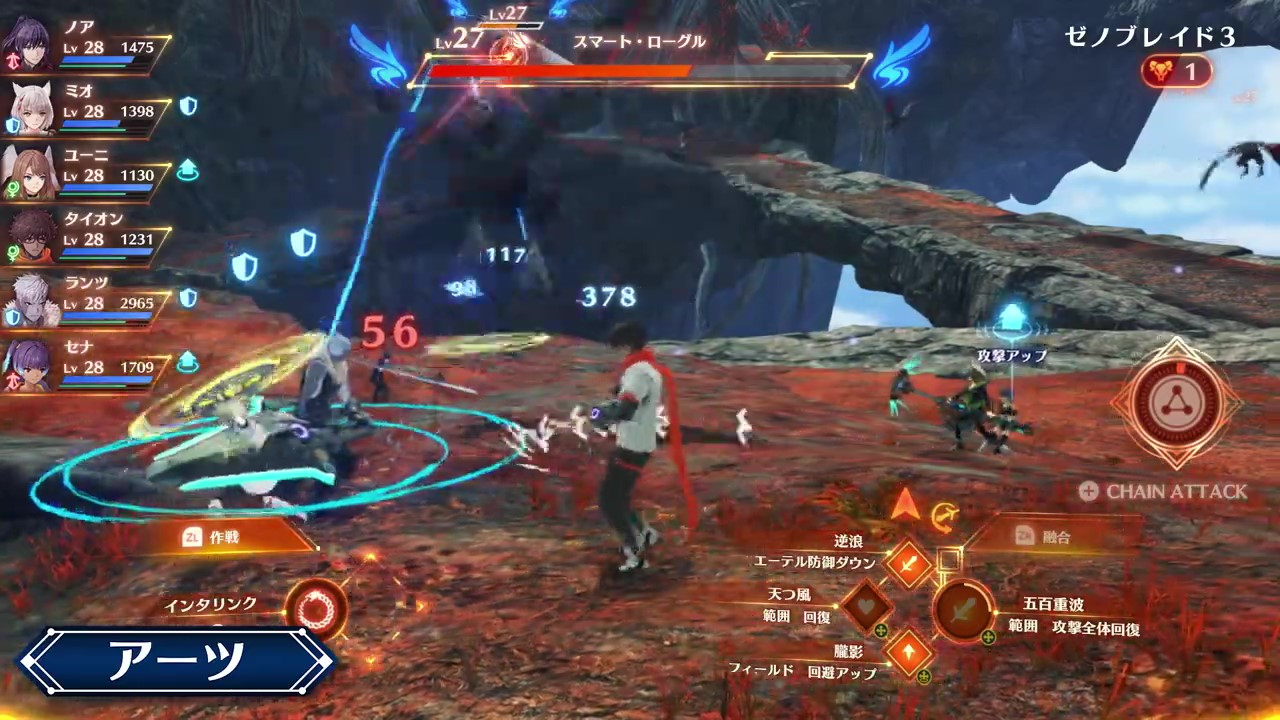1280x720 pixels.
Task: Click the 攻撃アップ buff icon
Action: [x=1013, y=318]
